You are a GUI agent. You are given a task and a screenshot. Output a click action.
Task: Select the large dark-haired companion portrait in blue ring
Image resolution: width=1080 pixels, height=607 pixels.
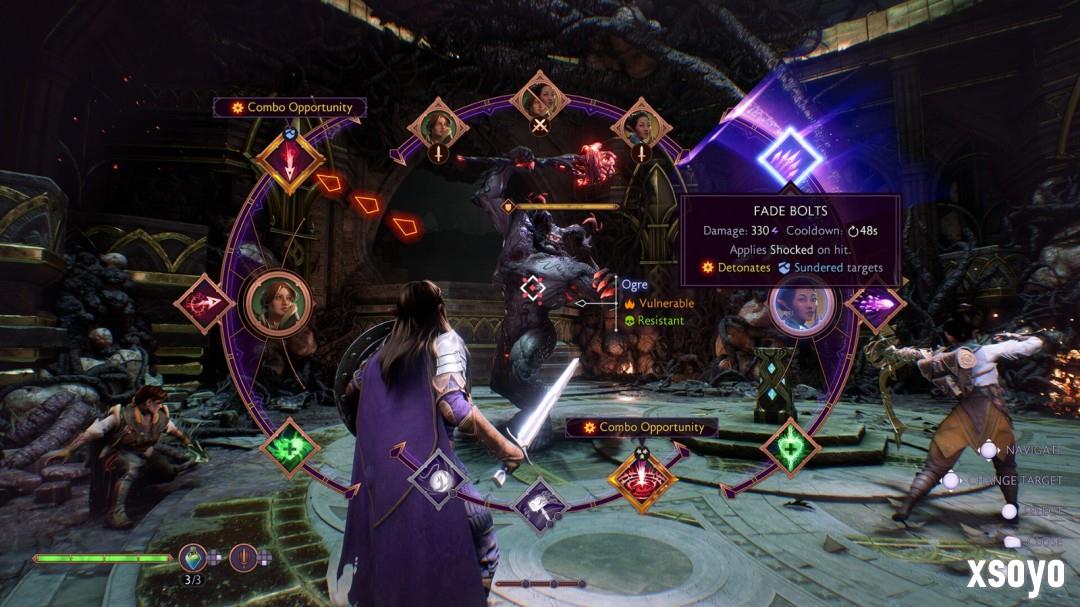[801, 305]
